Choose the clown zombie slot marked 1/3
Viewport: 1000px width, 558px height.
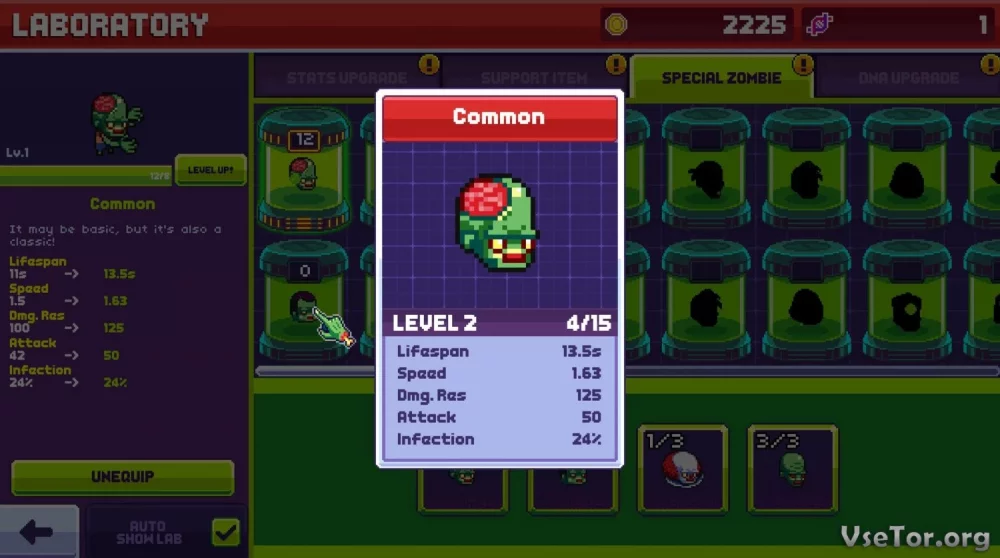[x=683, y=468]
